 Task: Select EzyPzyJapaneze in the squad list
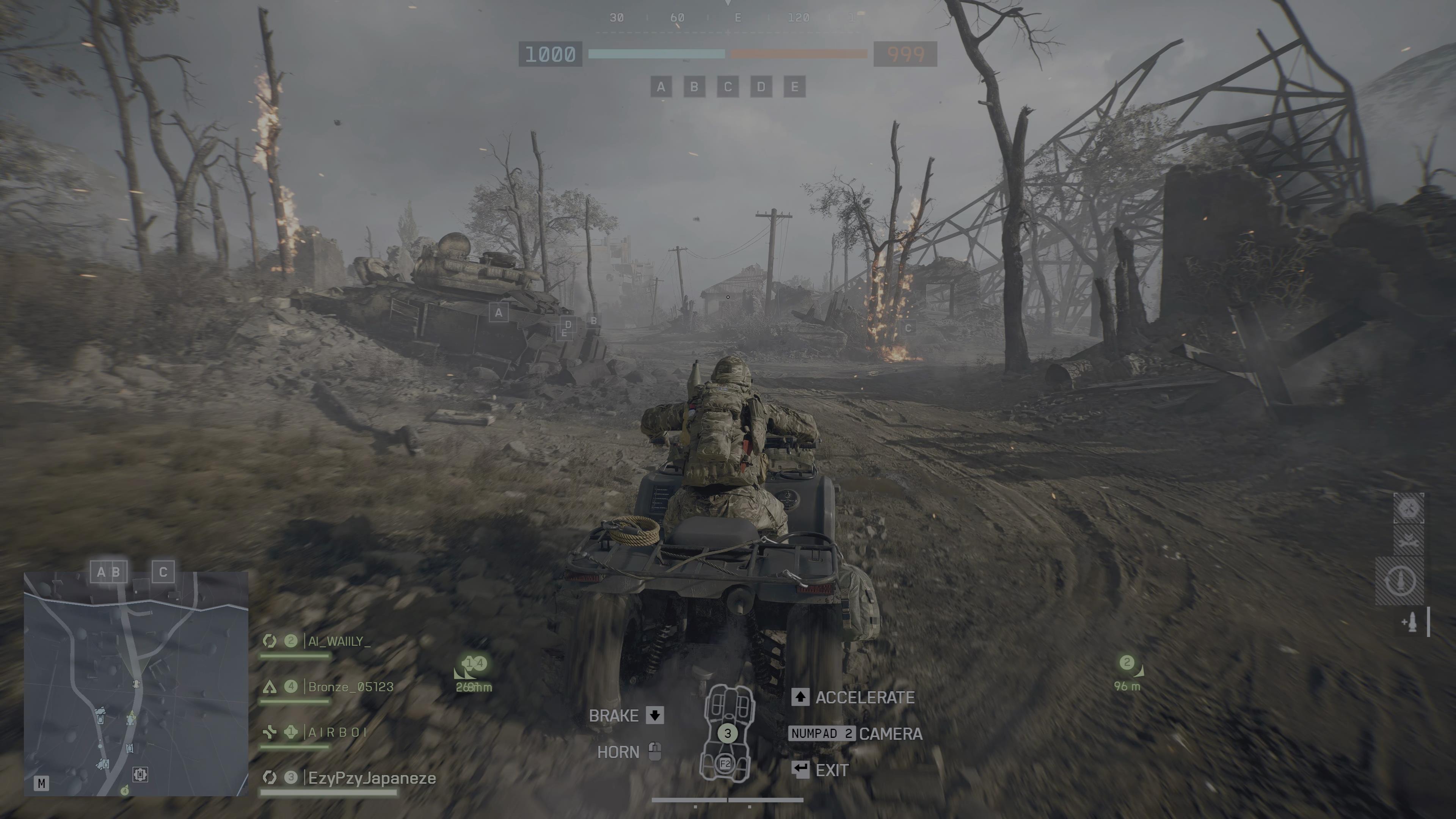point(371,778)
